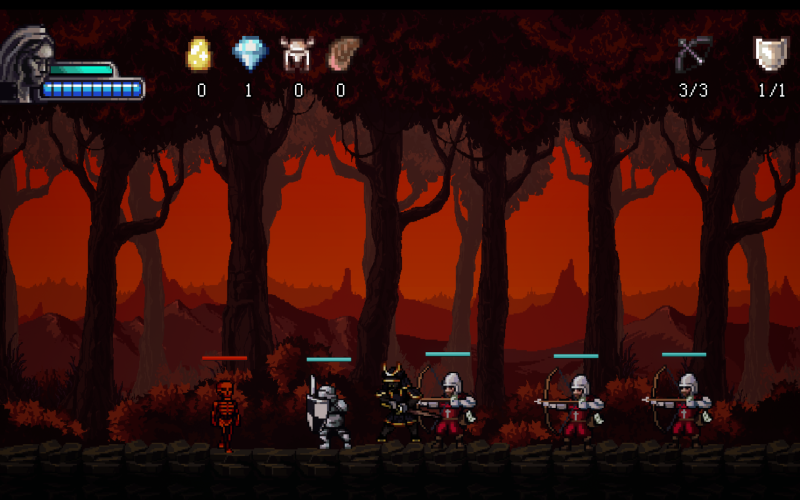Select the blue diamond resource icon
Image resolution: width=800 pixels, height=500 pixels.
[249, 54]
